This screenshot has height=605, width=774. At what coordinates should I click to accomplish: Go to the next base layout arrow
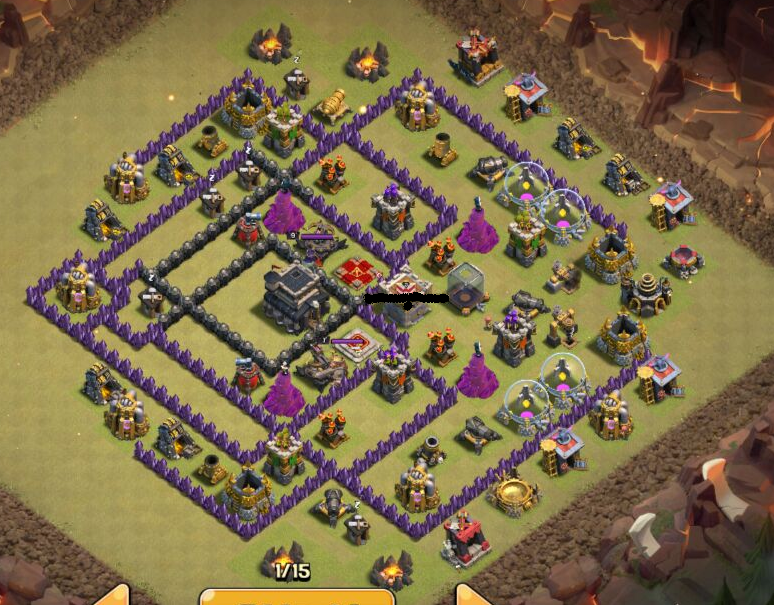click(470, 596)
